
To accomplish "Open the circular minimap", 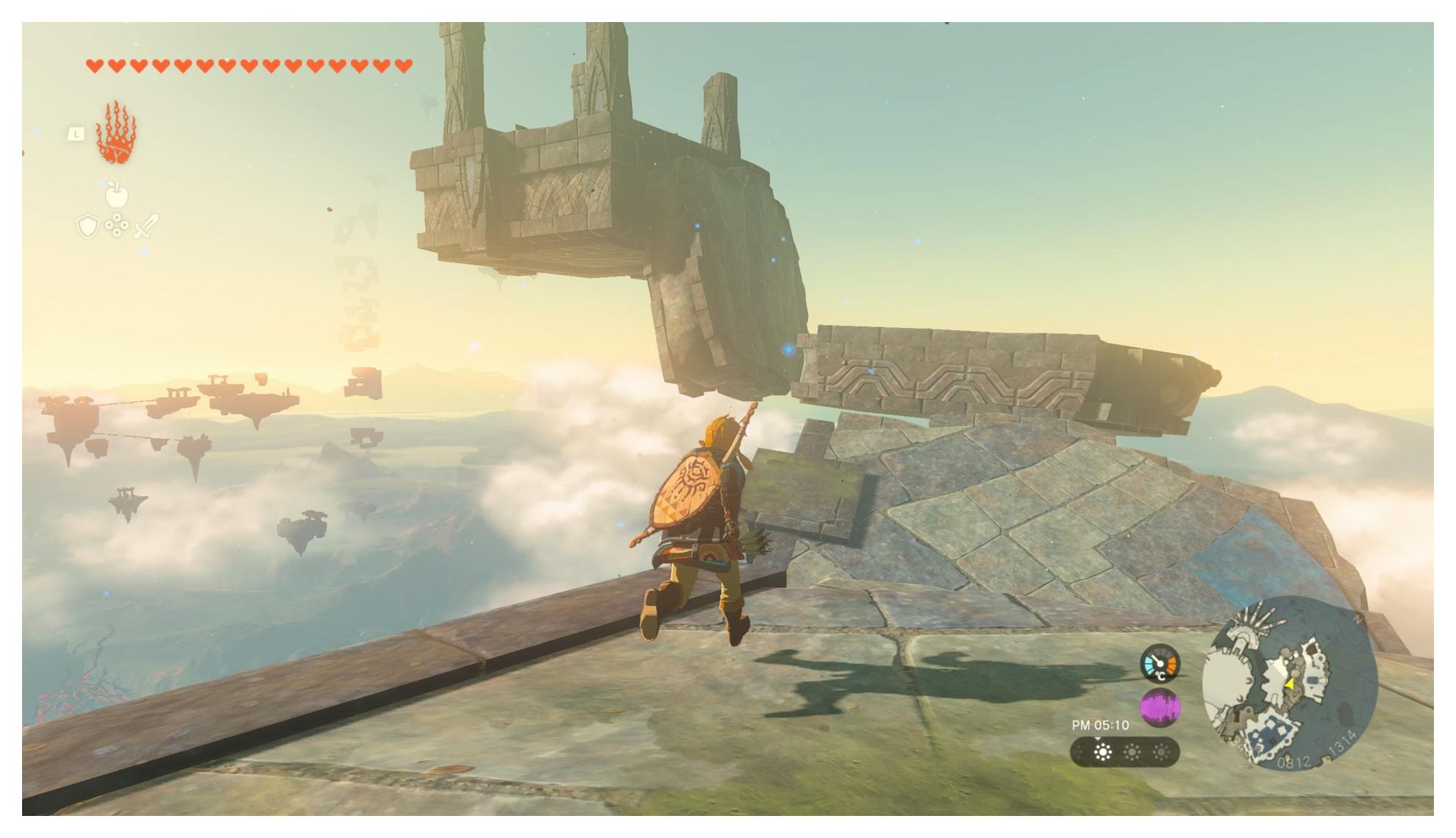I will pyautogui.click(x=1290, y=683).
